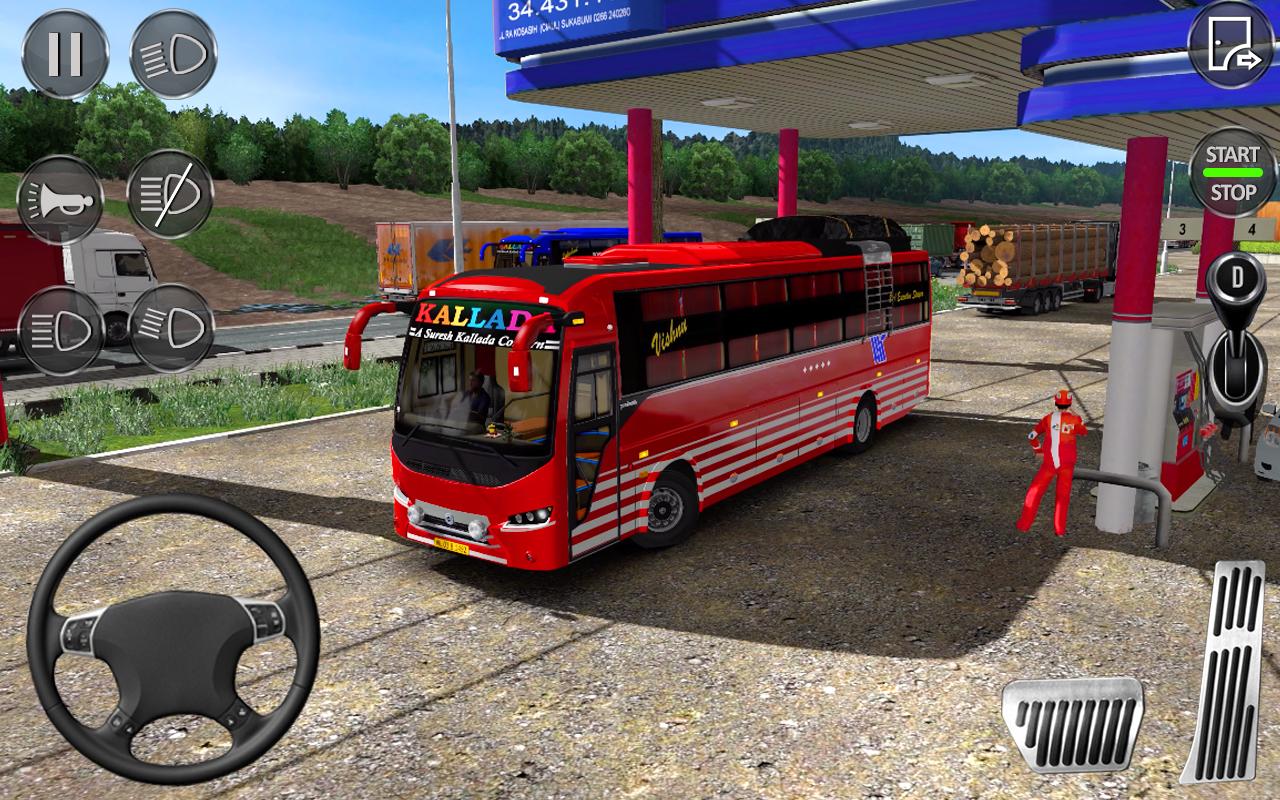Click the green engine status bar

pyautogui.click(x=1234, y=170)
